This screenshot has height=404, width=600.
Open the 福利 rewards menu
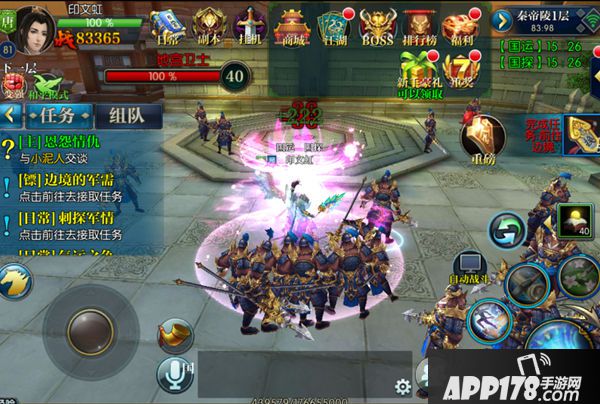pyautogui.click(x=463, y=24)
